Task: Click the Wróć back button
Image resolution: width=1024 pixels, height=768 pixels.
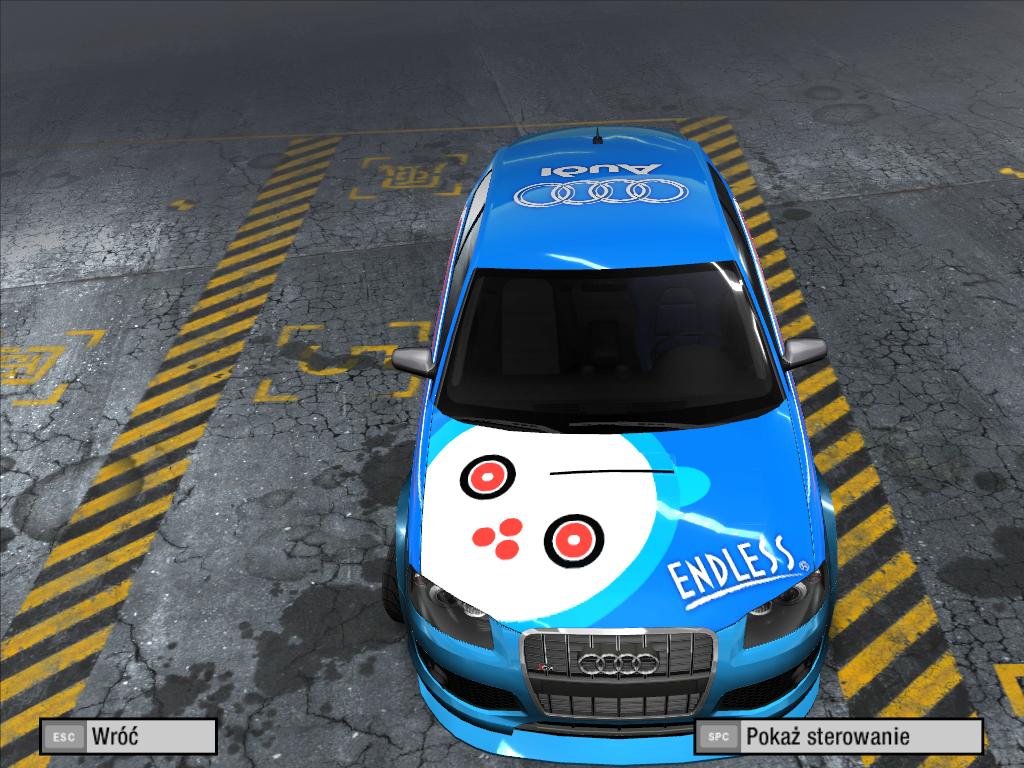Action: 128,737
